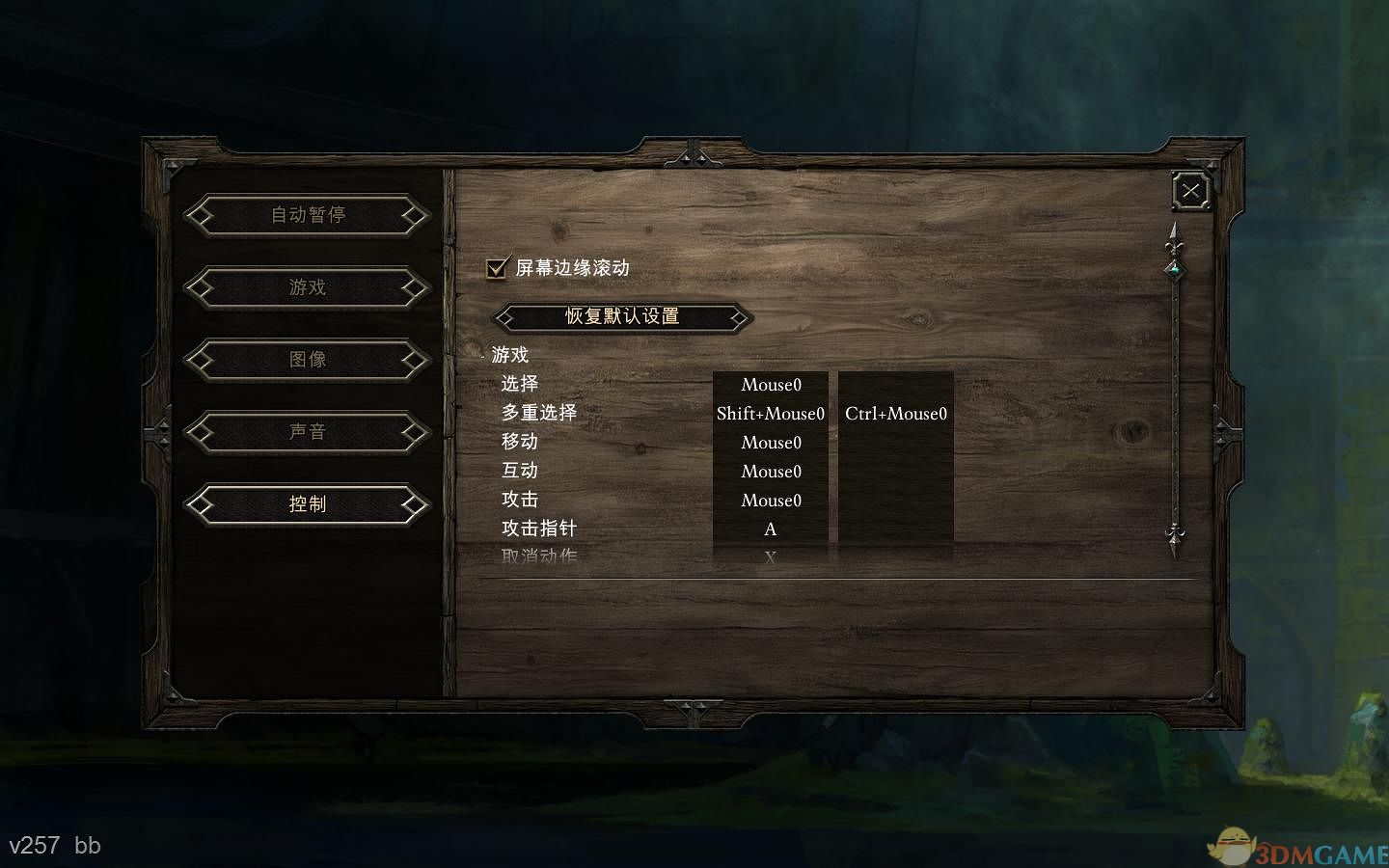The image size is (1389, 868).
Task: Open the 游戏 settings tab
Action: pos(307,287)
